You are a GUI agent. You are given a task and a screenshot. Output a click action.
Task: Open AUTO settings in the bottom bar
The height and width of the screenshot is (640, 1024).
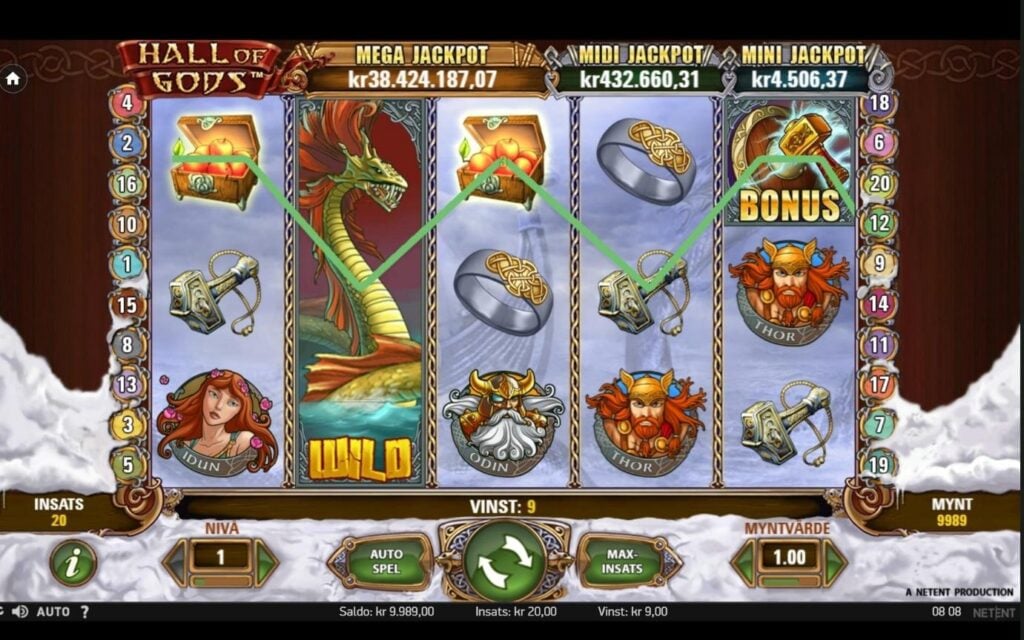(x=53, y=611)
